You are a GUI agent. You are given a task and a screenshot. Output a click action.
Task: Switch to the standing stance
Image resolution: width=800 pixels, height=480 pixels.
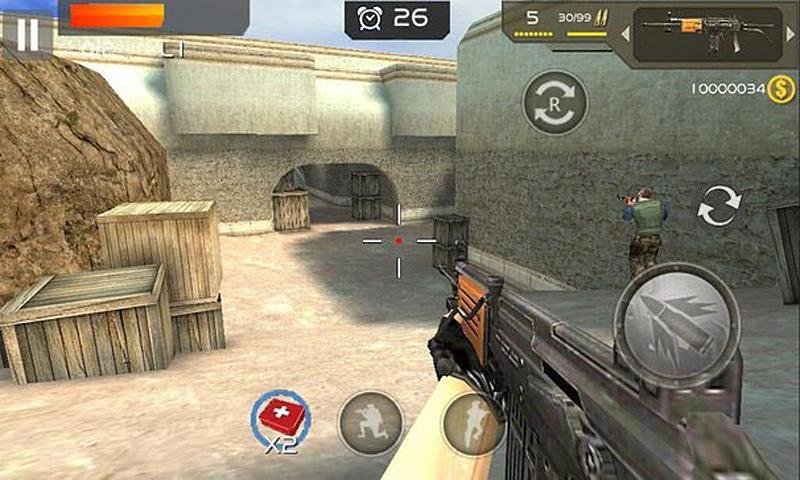pos(472,423)
